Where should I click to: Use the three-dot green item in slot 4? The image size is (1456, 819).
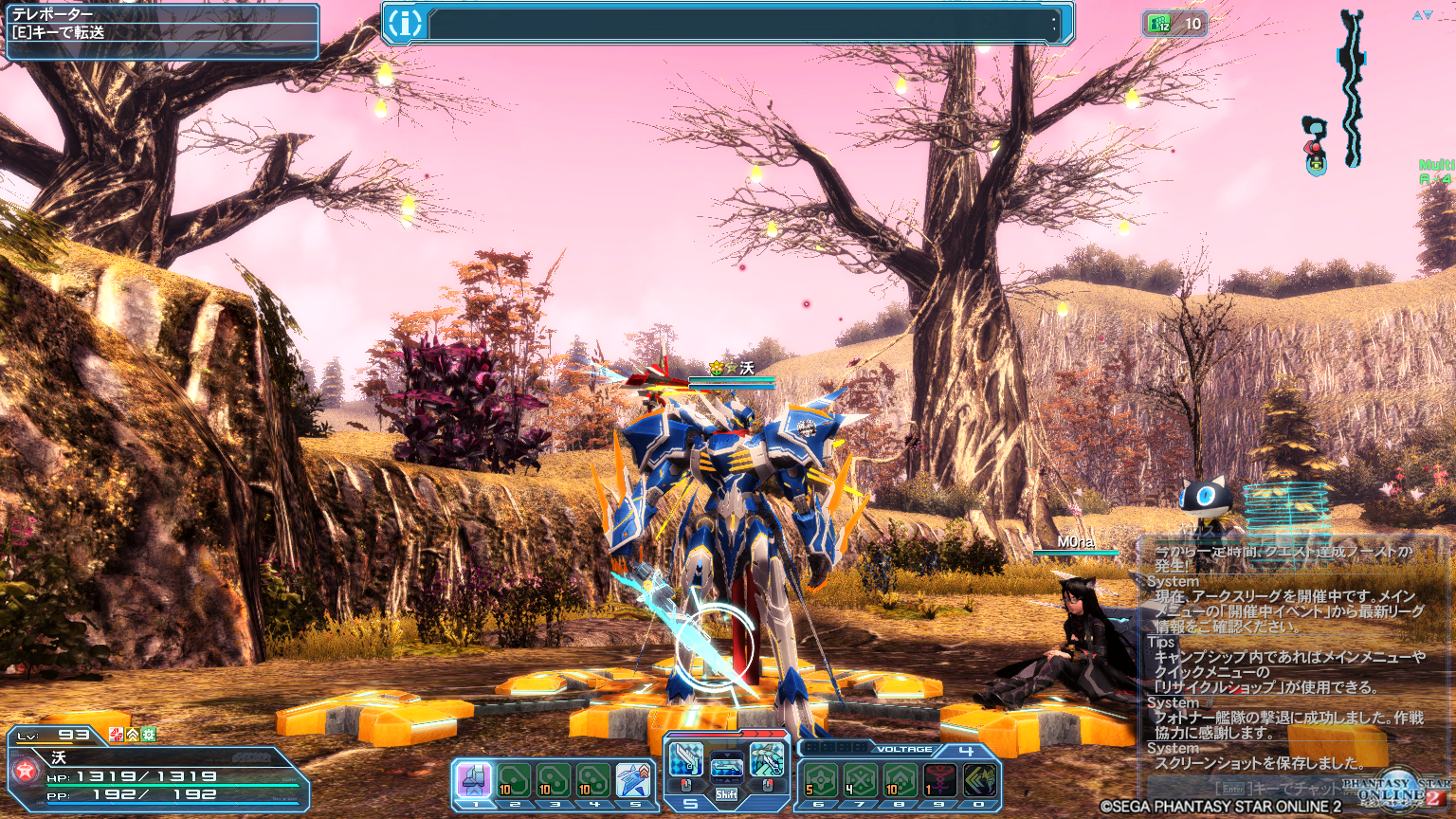pos(593,781)
